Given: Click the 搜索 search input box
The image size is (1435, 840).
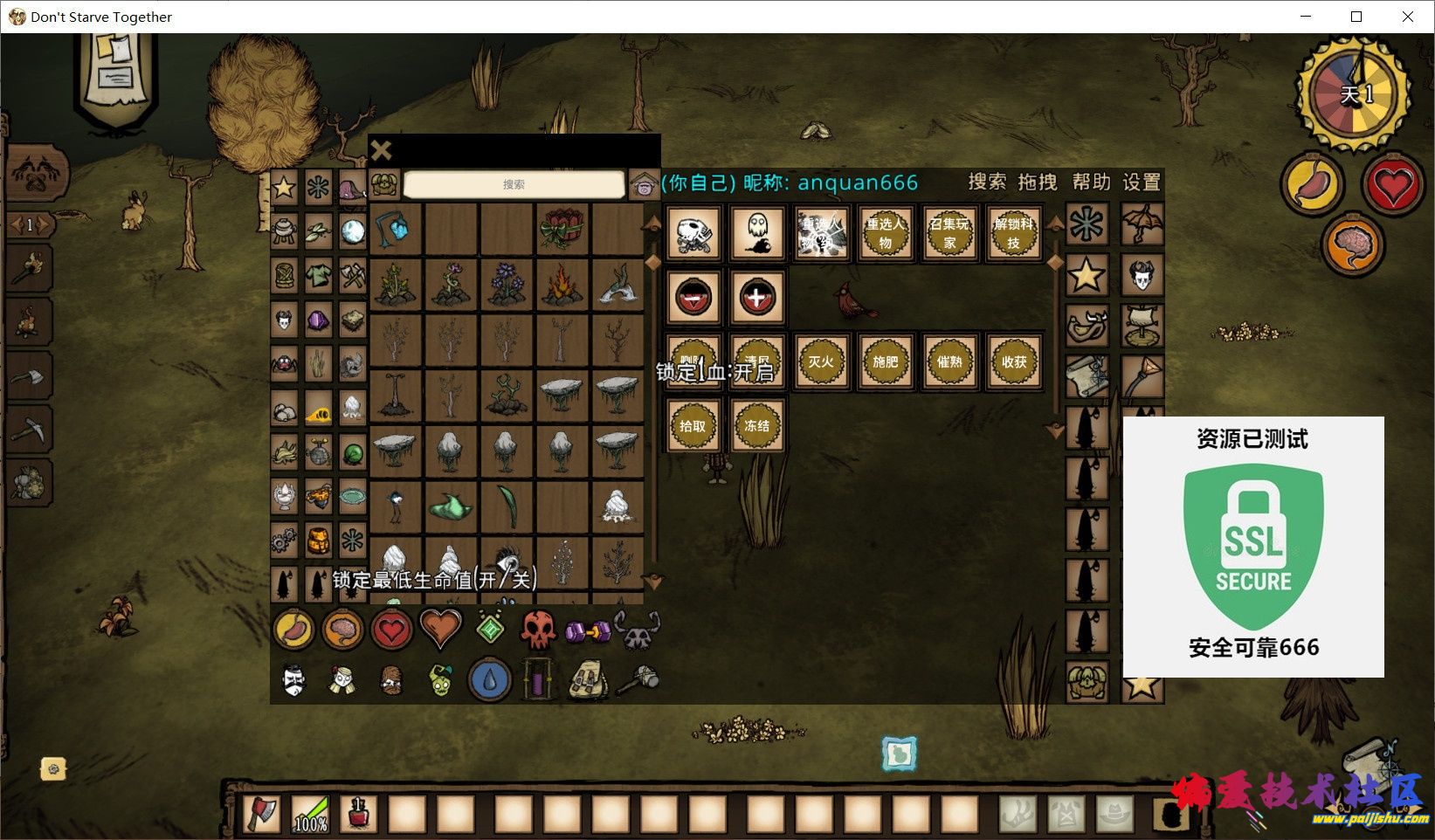Looking at the screenshot, I should 514,185.
